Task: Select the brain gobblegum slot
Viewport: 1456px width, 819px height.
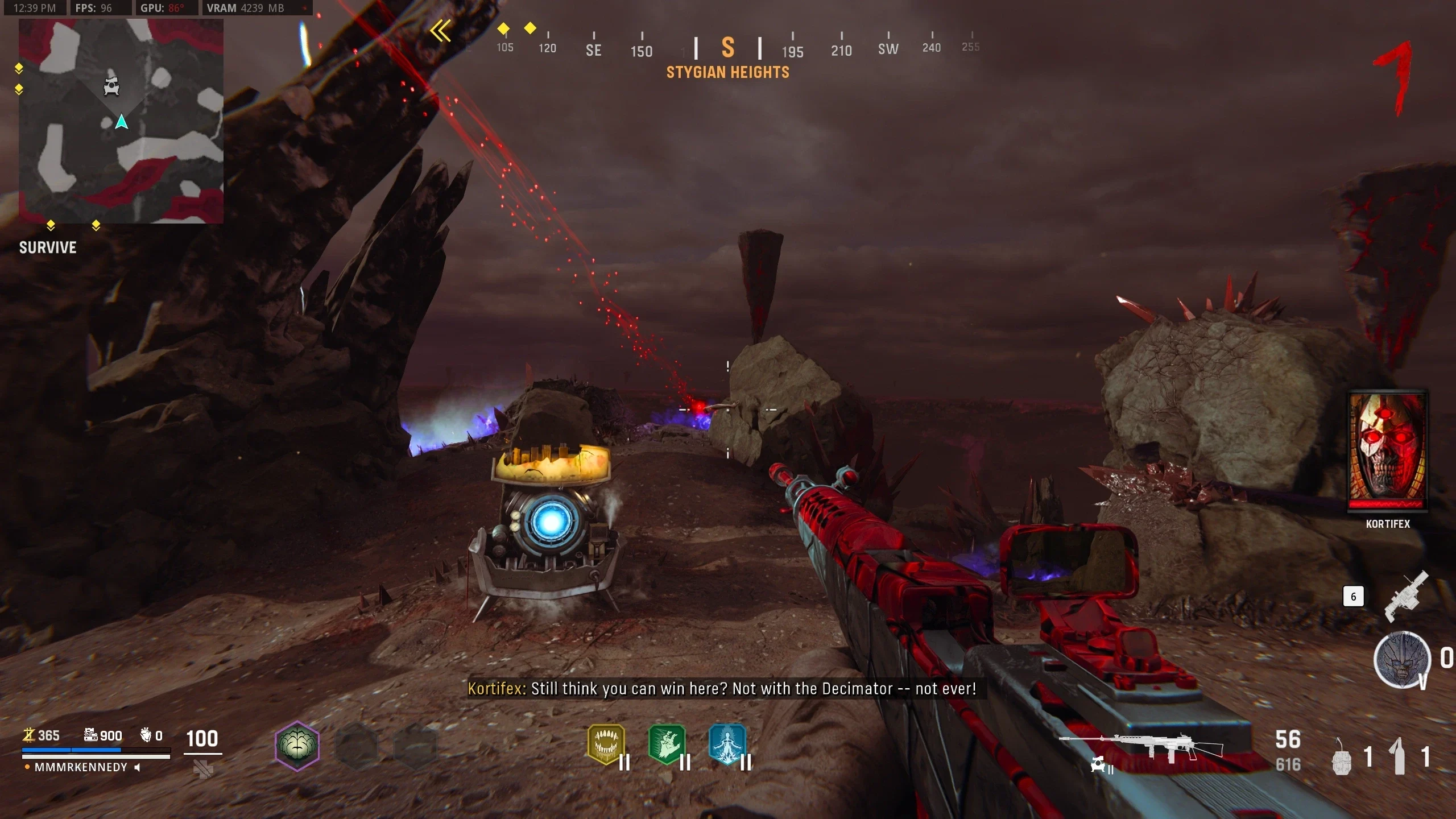Action: [297, 746]
